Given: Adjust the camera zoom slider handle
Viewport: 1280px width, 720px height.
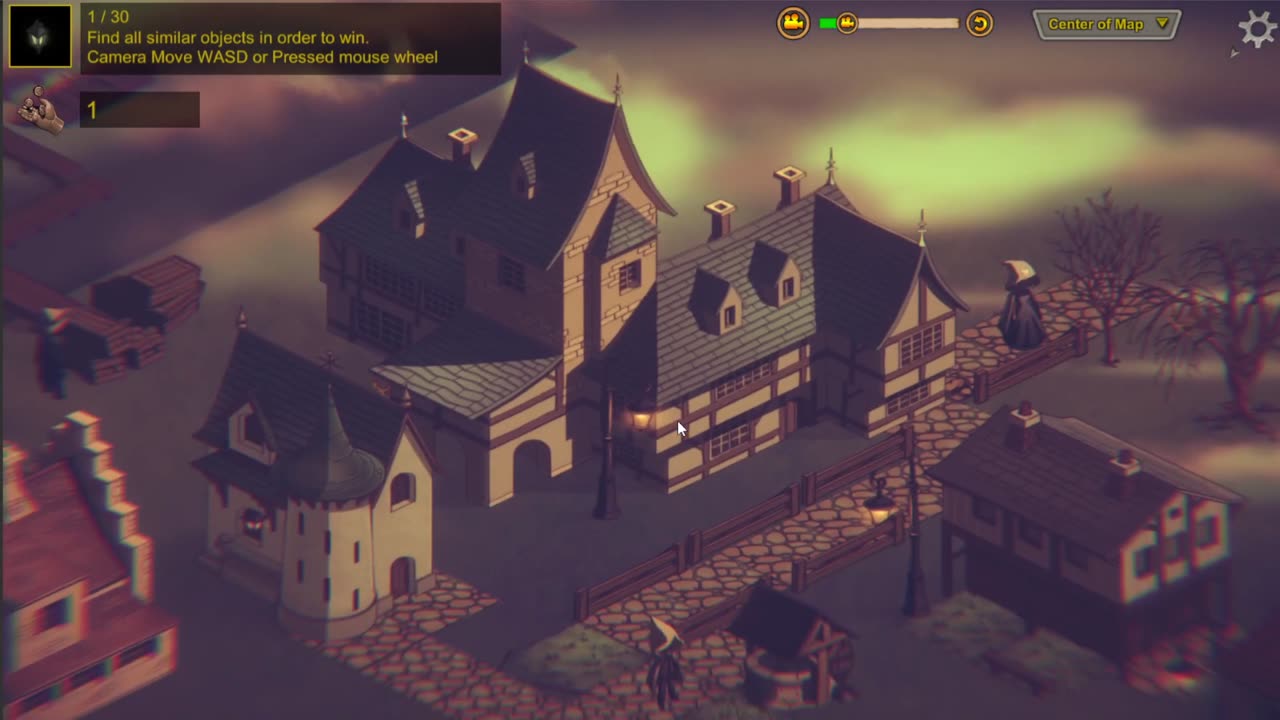Looking at the screenshot, I should (x=847, y=23).
